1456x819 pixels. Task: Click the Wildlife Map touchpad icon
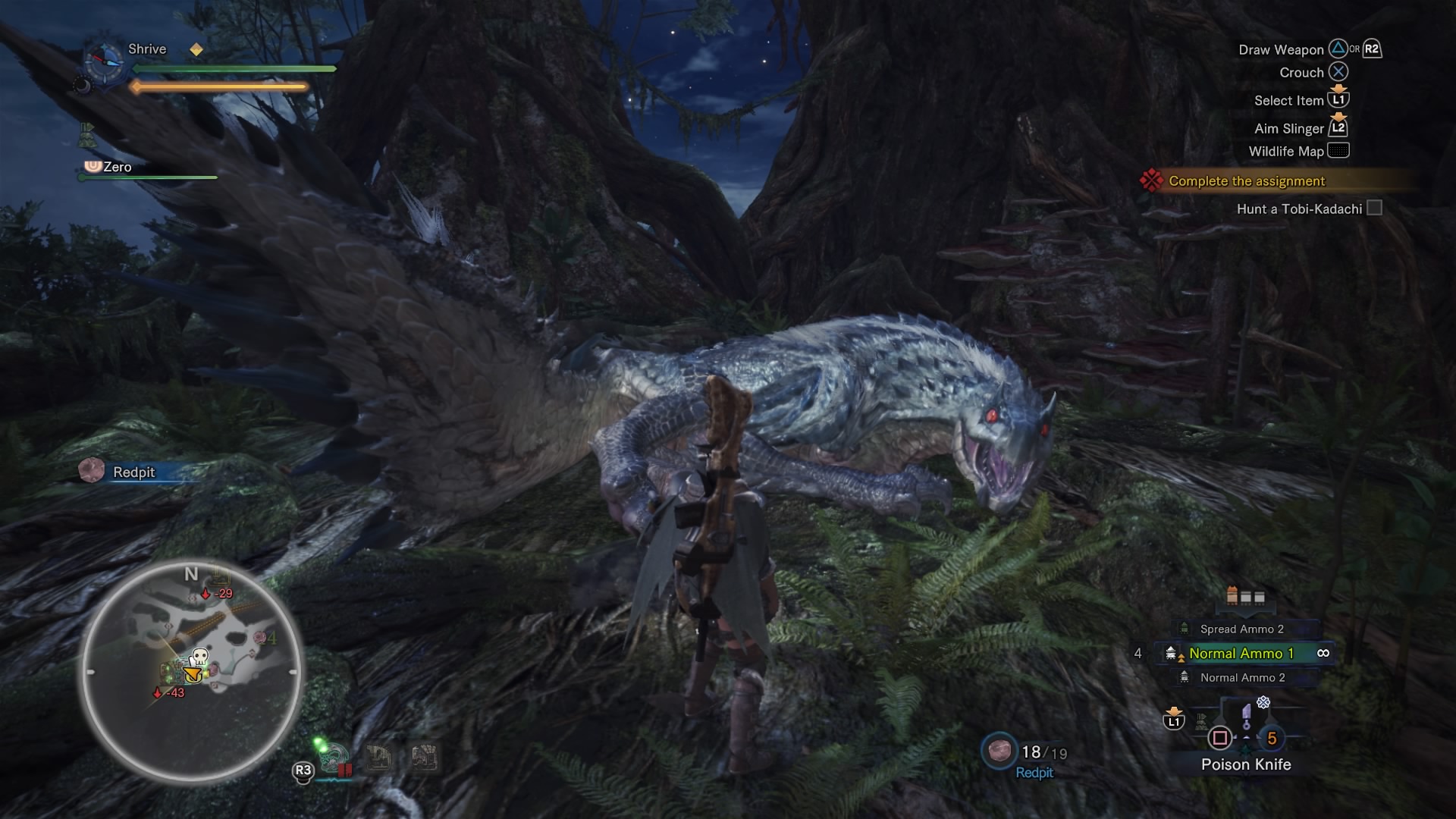coord(1339,151)
